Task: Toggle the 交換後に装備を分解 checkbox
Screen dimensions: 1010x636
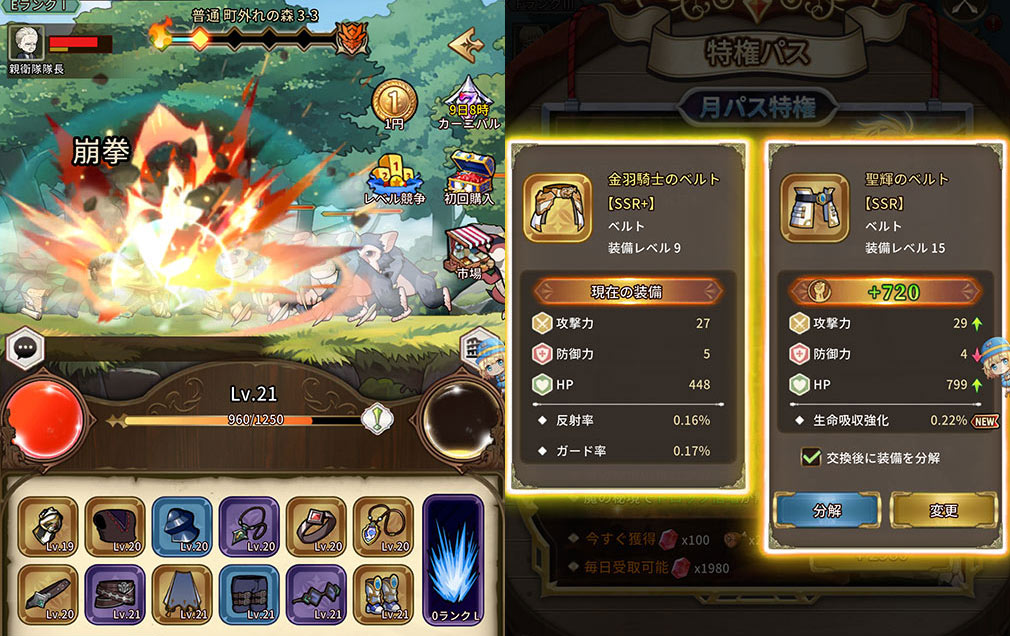Action: [812, 457]
